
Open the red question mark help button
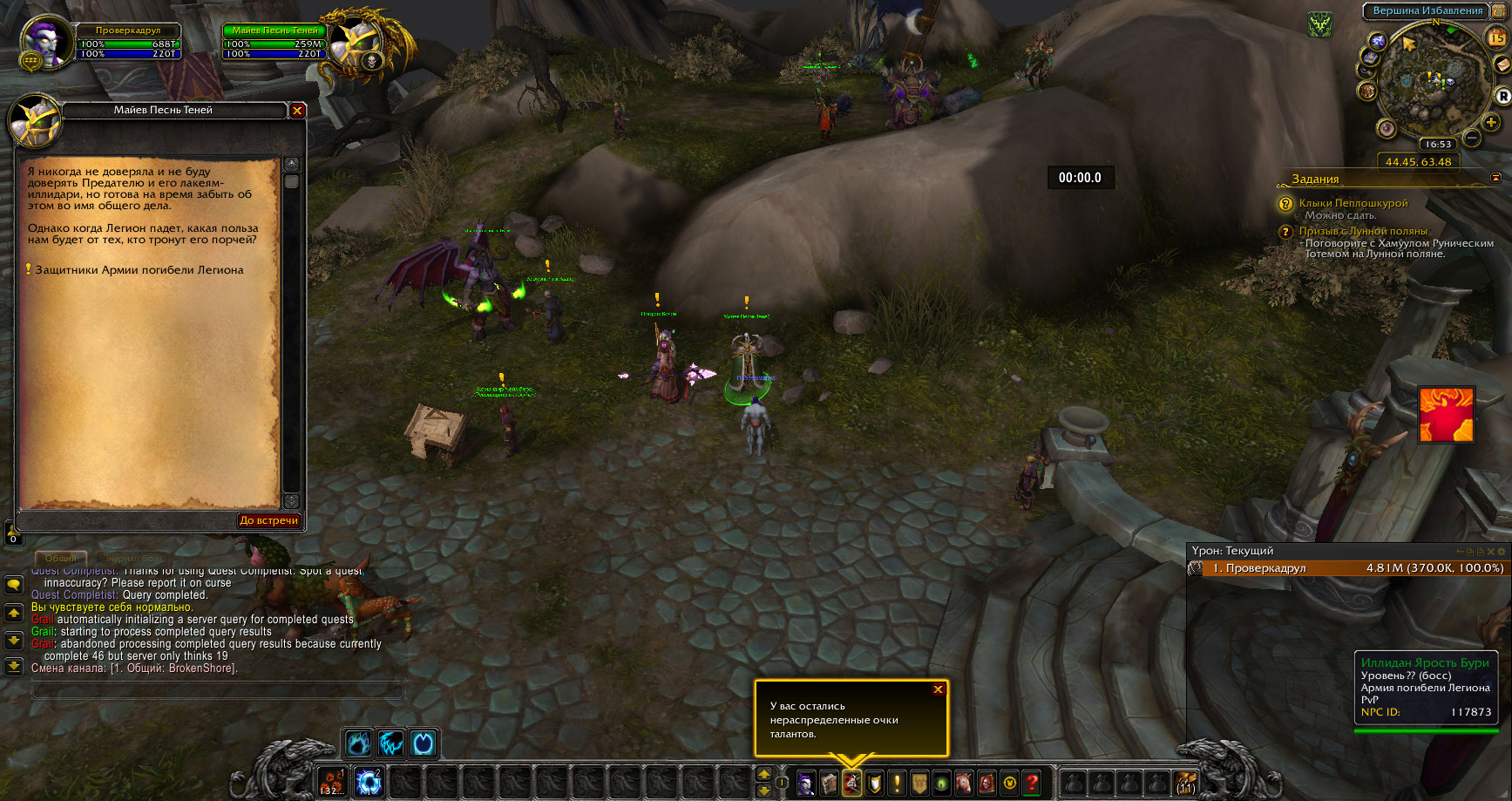click(x=1032, y=783)
